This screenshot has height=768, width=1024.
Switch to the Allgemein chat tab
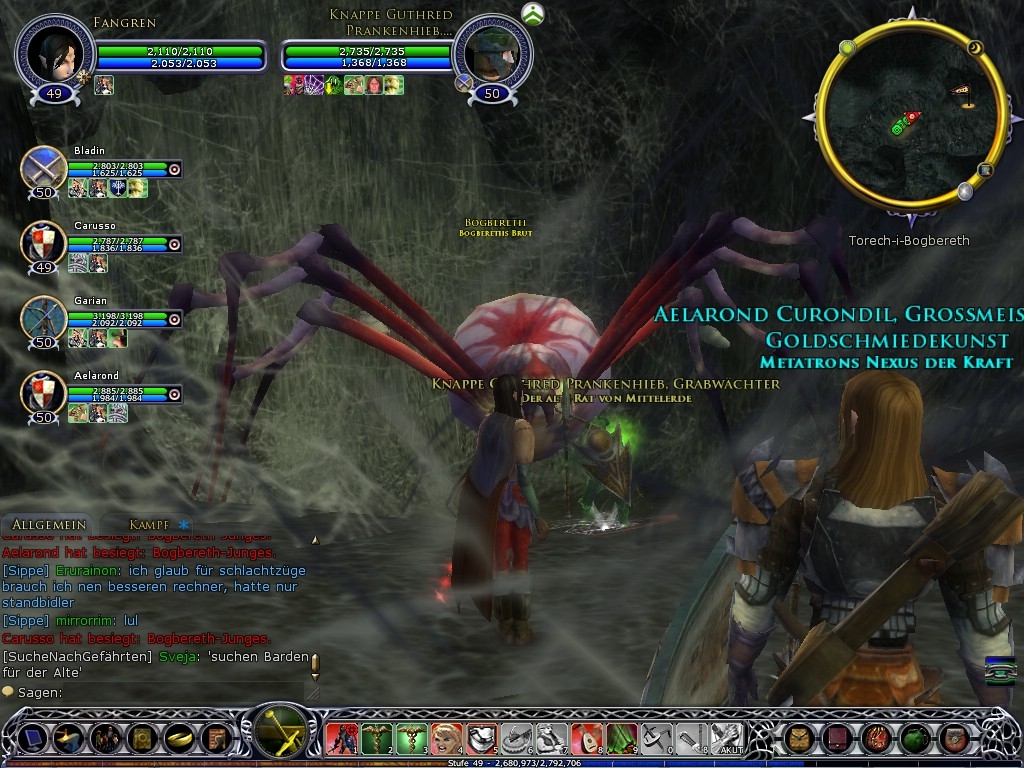click(49, 525)
